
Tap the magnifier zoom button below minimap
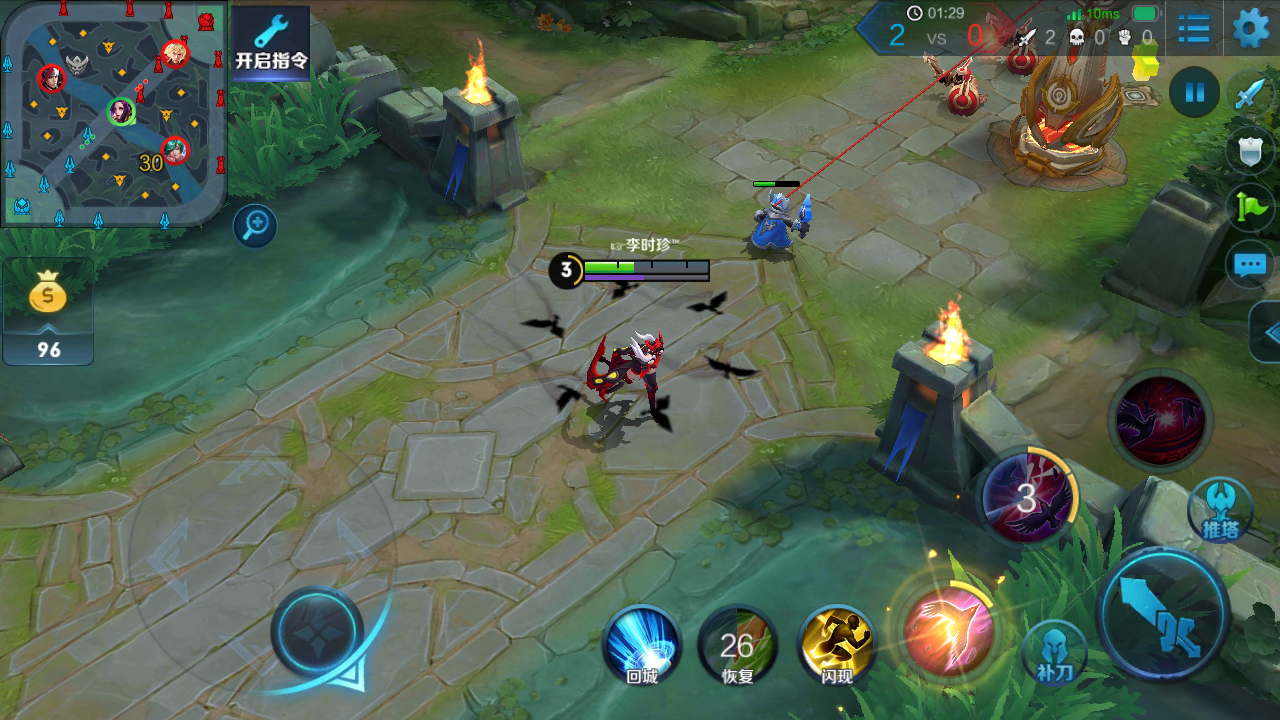click(255, 226)
